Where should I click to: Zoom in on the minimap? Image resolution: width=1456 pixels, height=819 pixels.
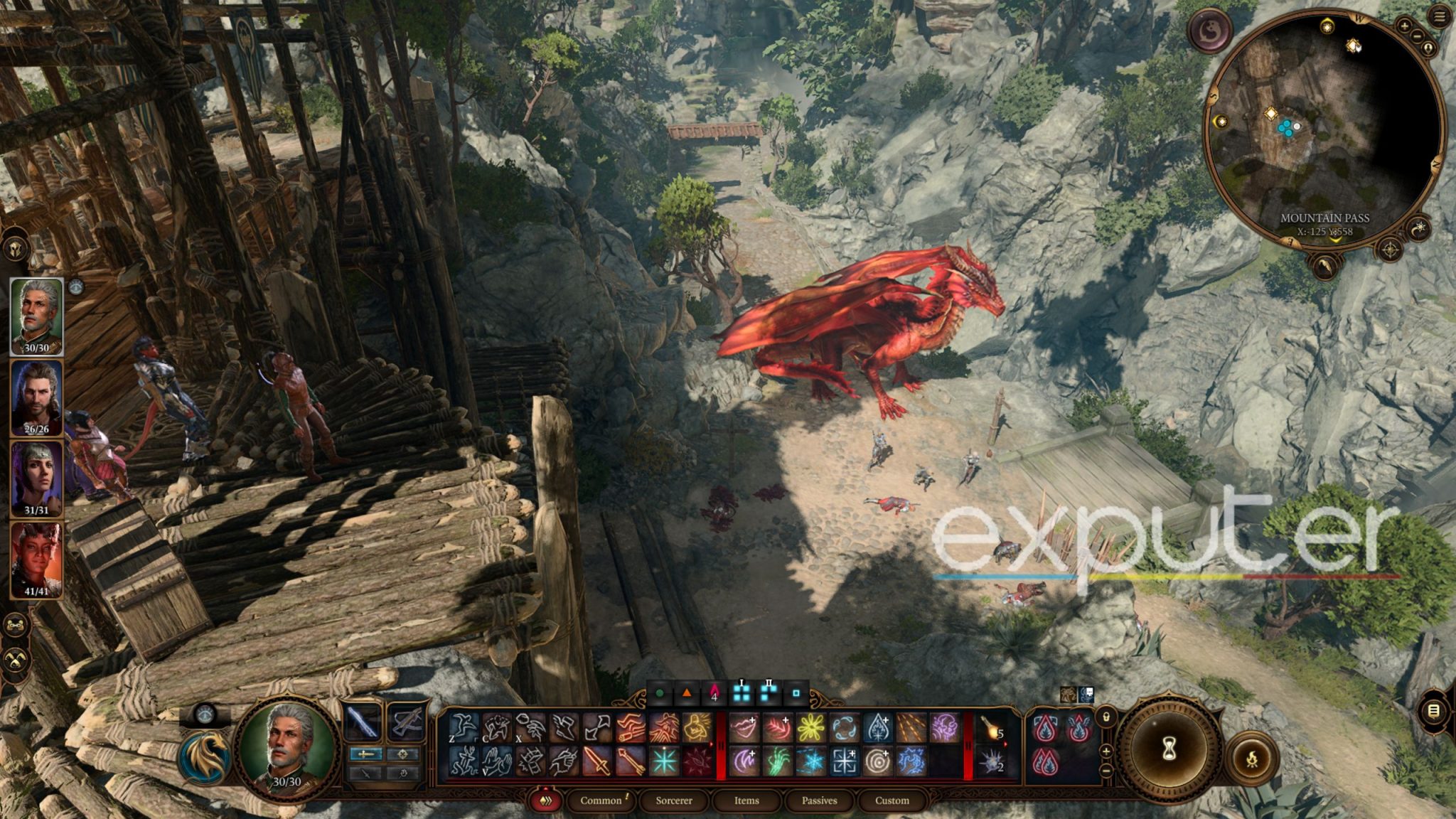pyautogui.click(x=1404, y=26)
